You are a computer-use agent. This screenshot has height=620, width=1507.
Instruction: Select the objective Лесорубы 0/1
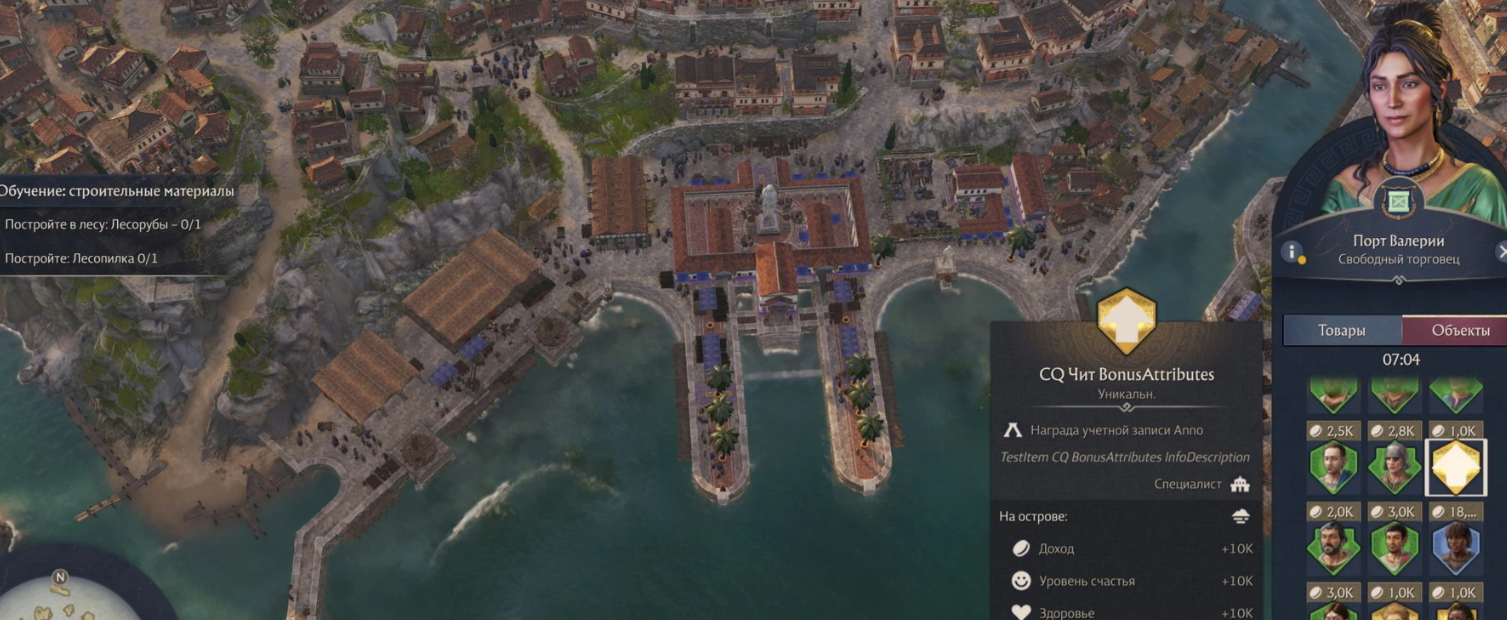click(x=103, y=224)
